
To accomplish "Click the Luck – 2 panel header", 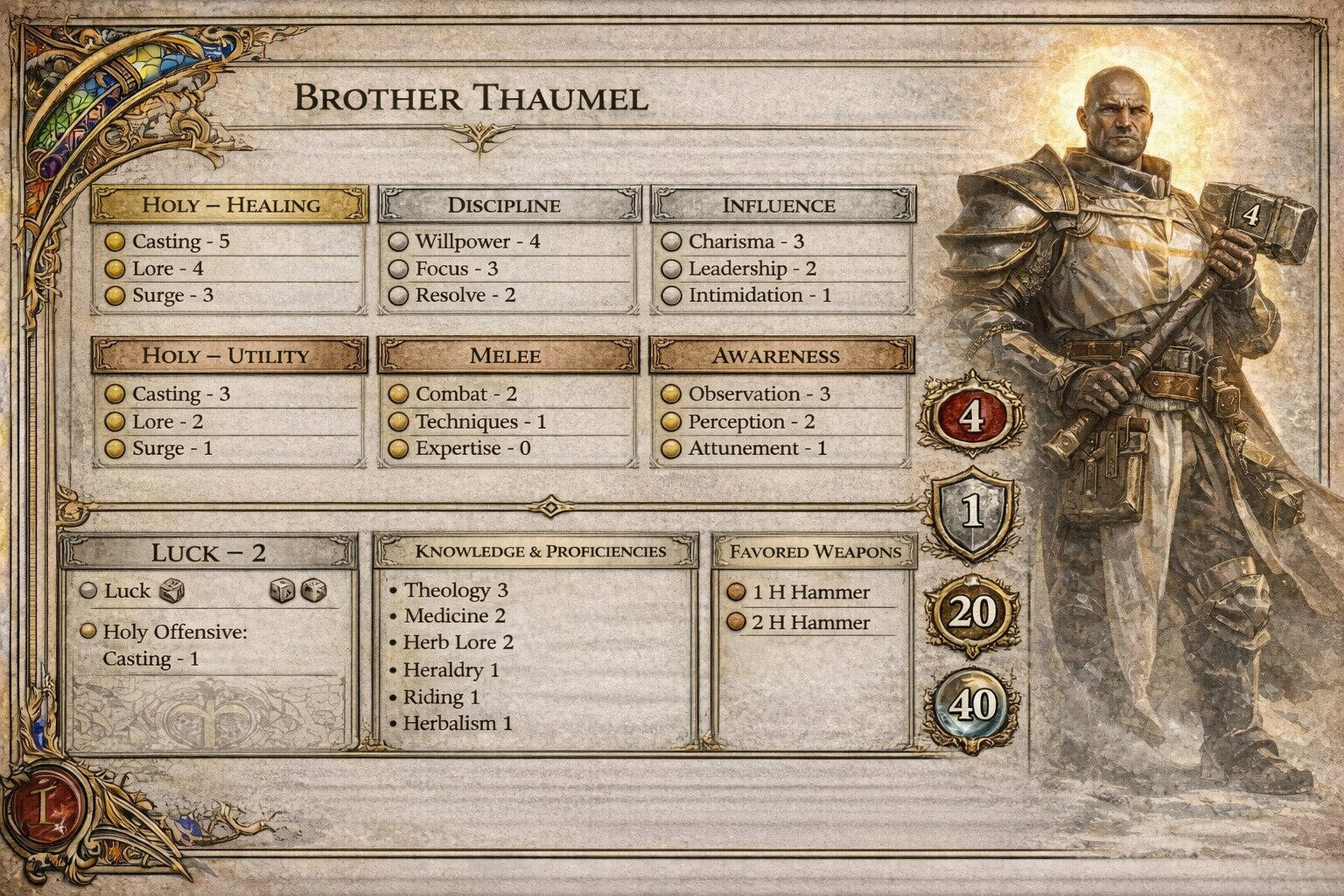I will [x=208, y=553].
